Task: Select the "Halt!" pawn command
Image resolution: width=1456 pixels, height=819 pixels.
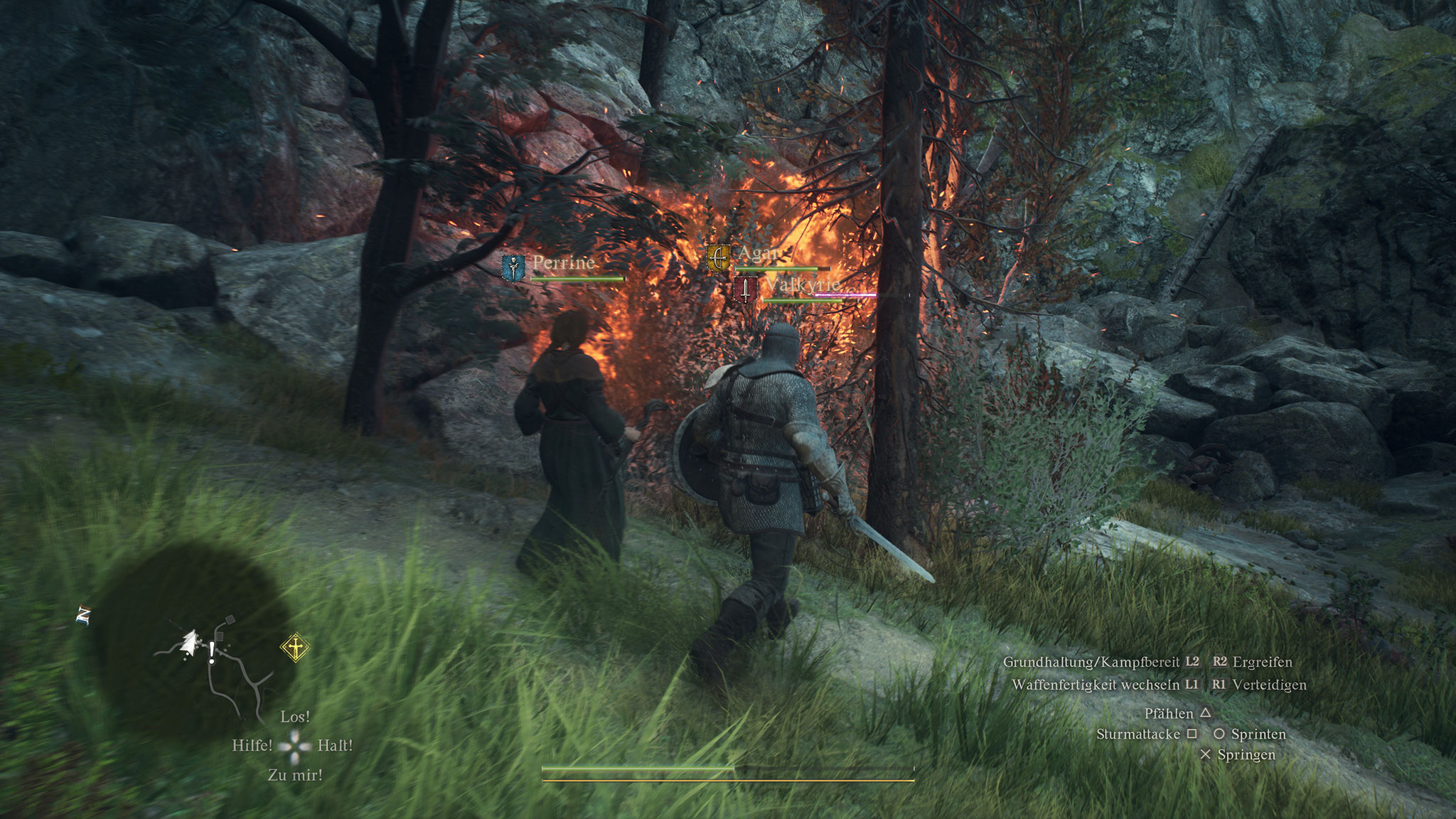Action: coord(335,746)
